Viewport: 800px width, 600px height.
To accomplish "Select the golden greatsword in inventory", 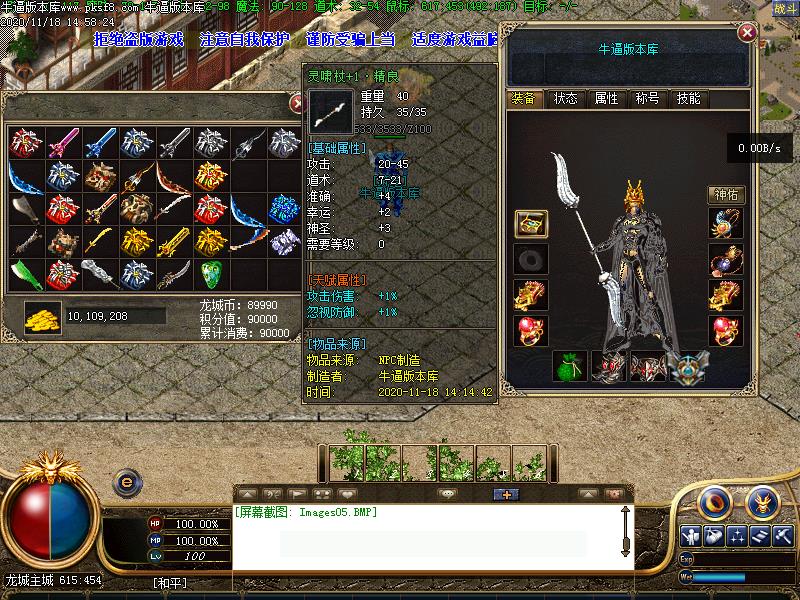I will (x=173, y=241).
